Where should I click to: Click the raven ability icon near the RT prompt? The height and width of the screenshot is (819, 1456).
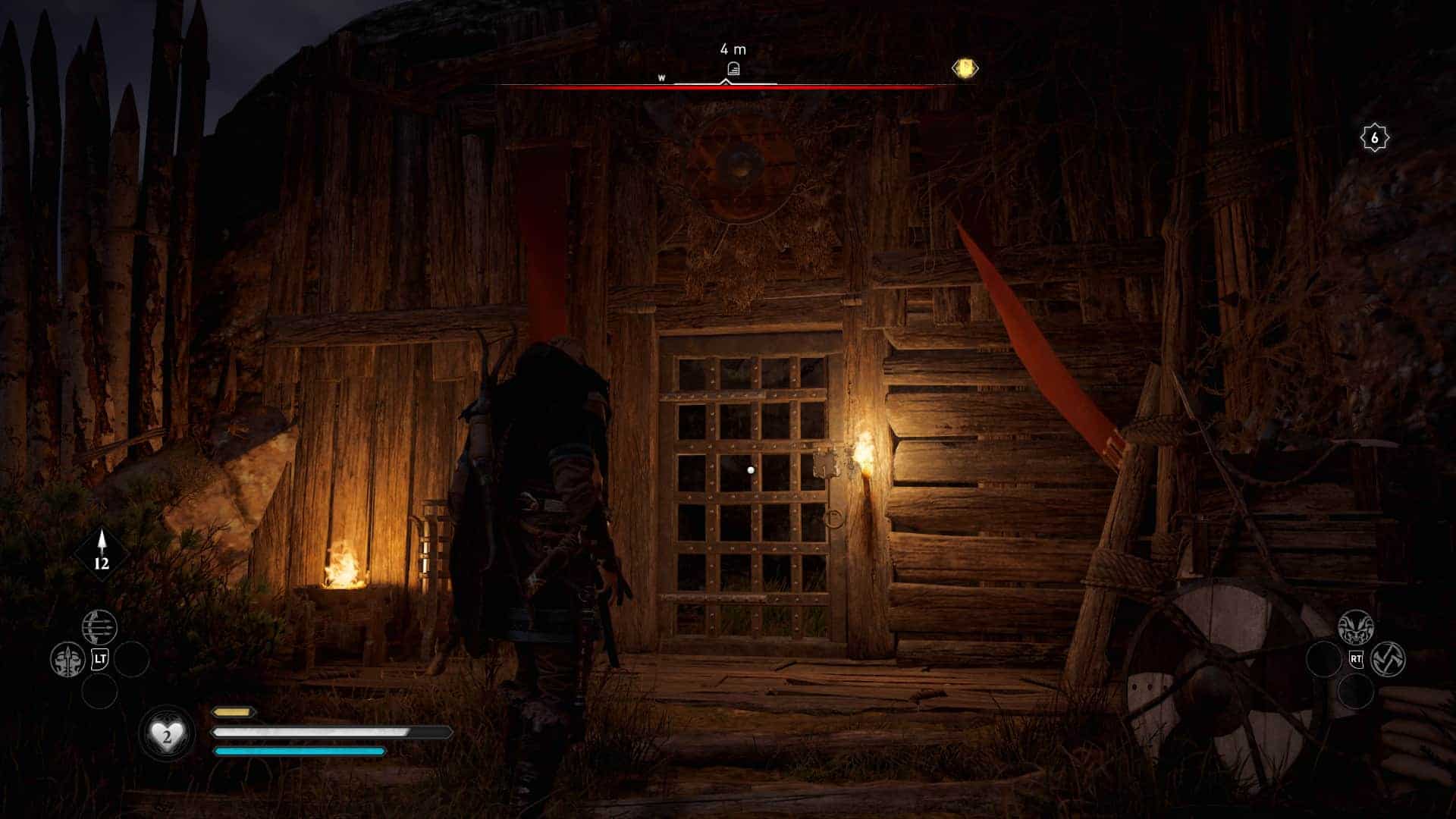(1356, 626)
